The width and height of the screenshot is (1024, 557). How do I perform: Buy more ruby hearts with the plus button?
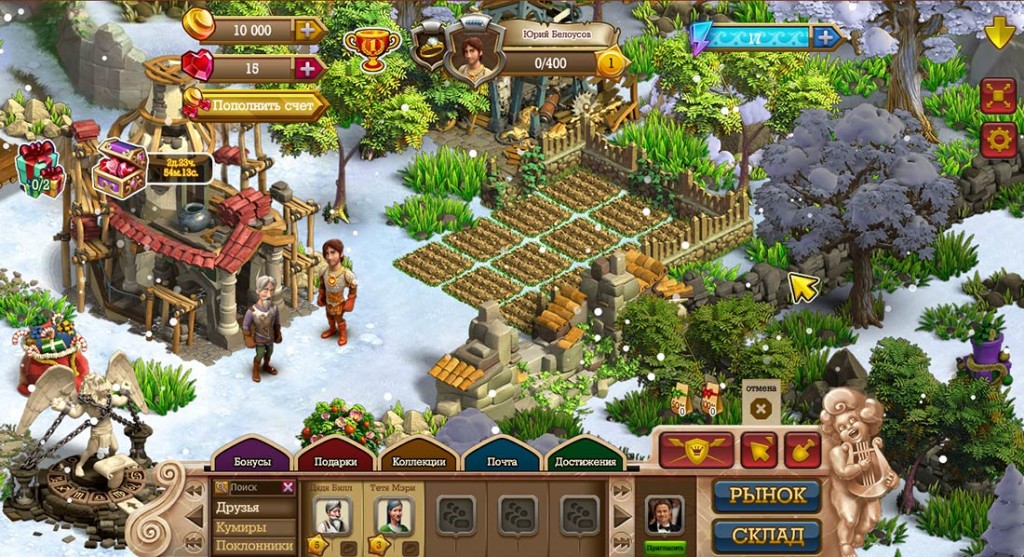point(310,68)
